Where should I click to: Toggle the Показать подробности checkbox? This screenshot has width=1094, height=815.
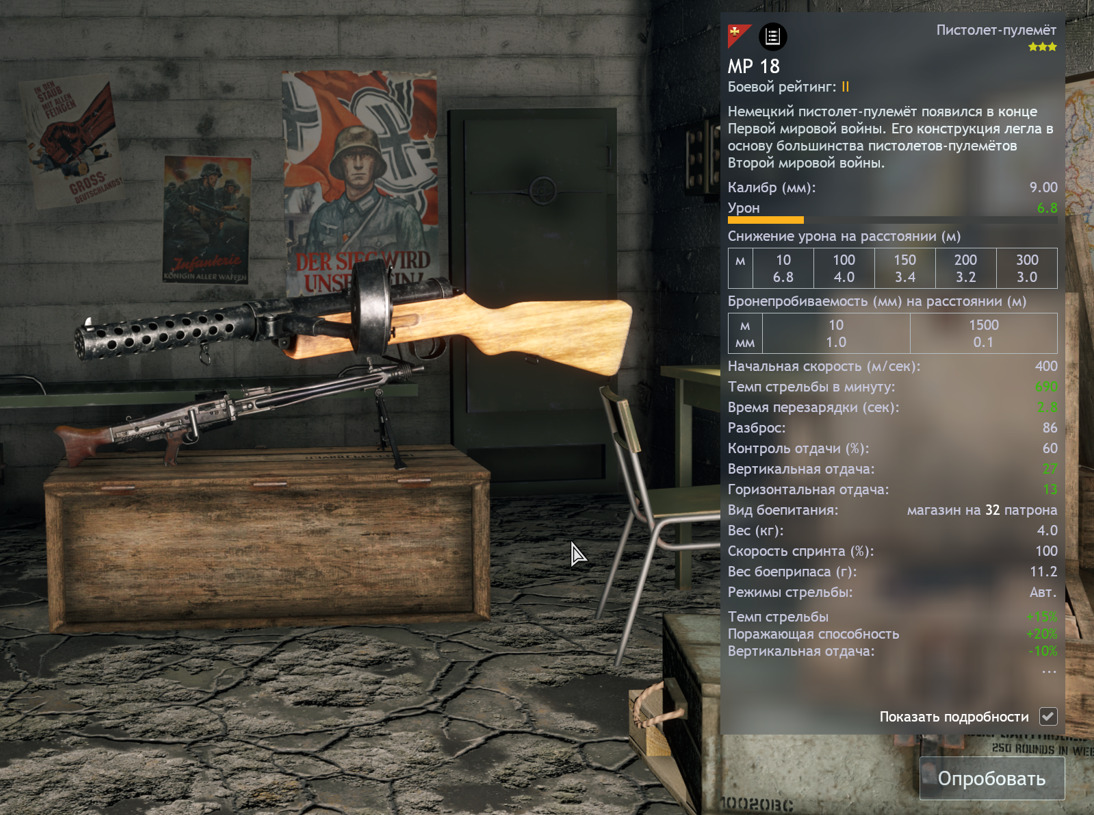1048,716
